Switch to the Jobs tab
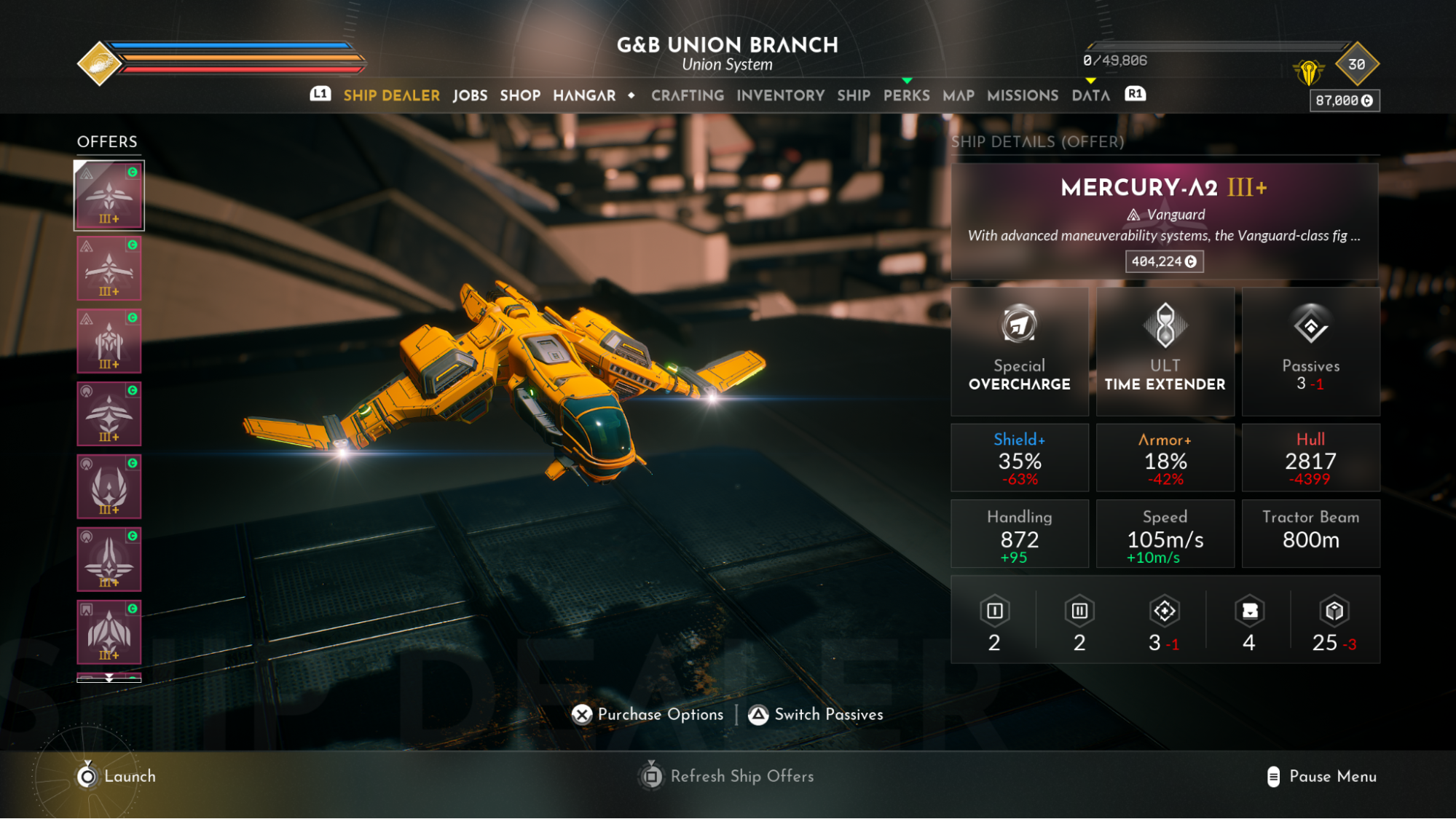Viewport: 1456px width, 819px height. (x=470, y=95)
